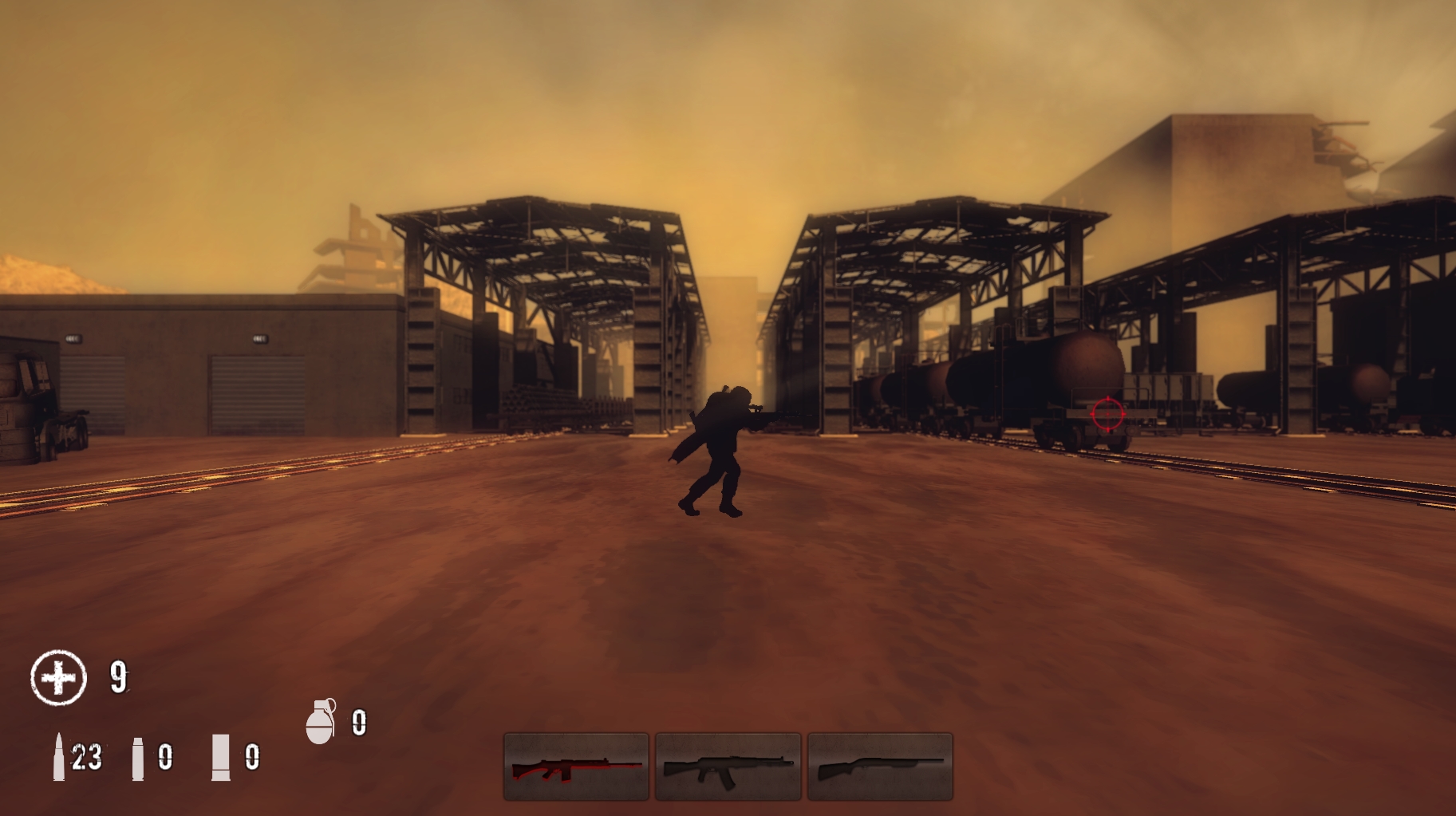Select the red-highlighted FAL rifle slot

tap(575, 766)
